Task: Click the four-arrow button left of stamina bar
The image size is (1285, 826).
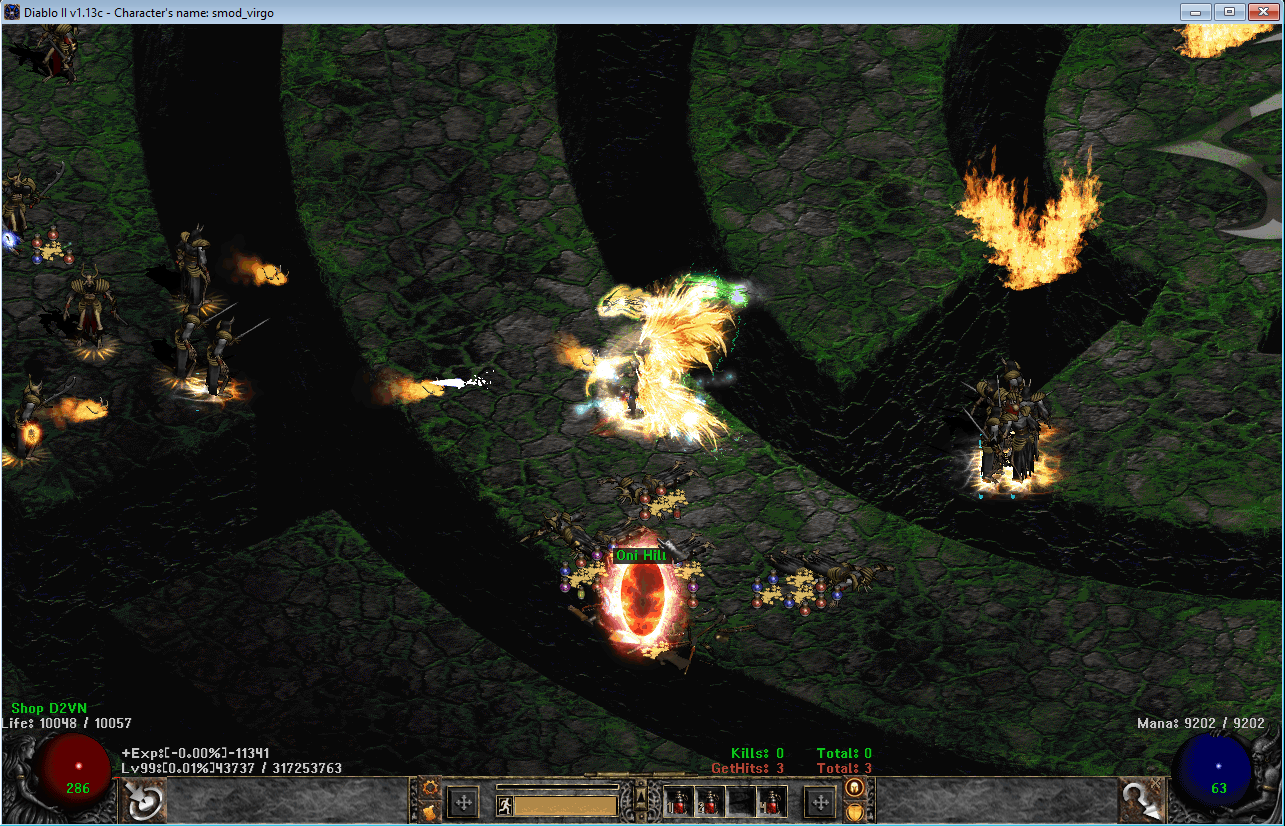Action: [463, 801]
